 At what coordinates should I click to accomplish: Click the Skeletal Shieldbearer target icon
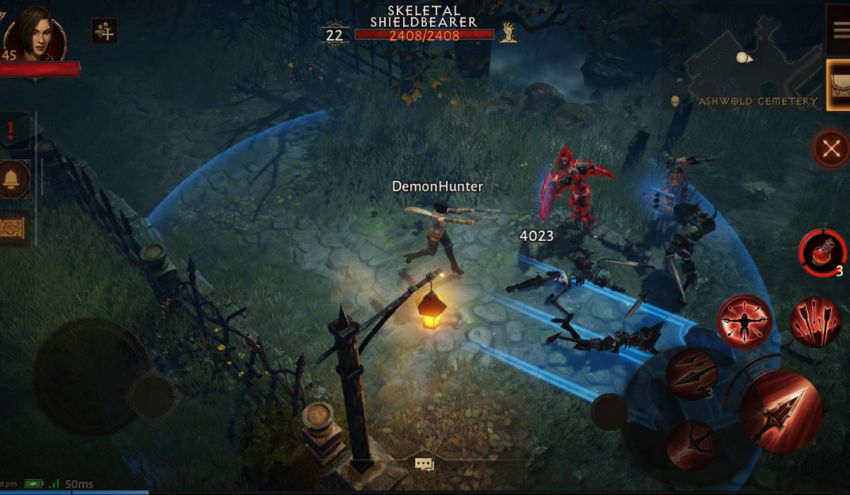[509, 32]
